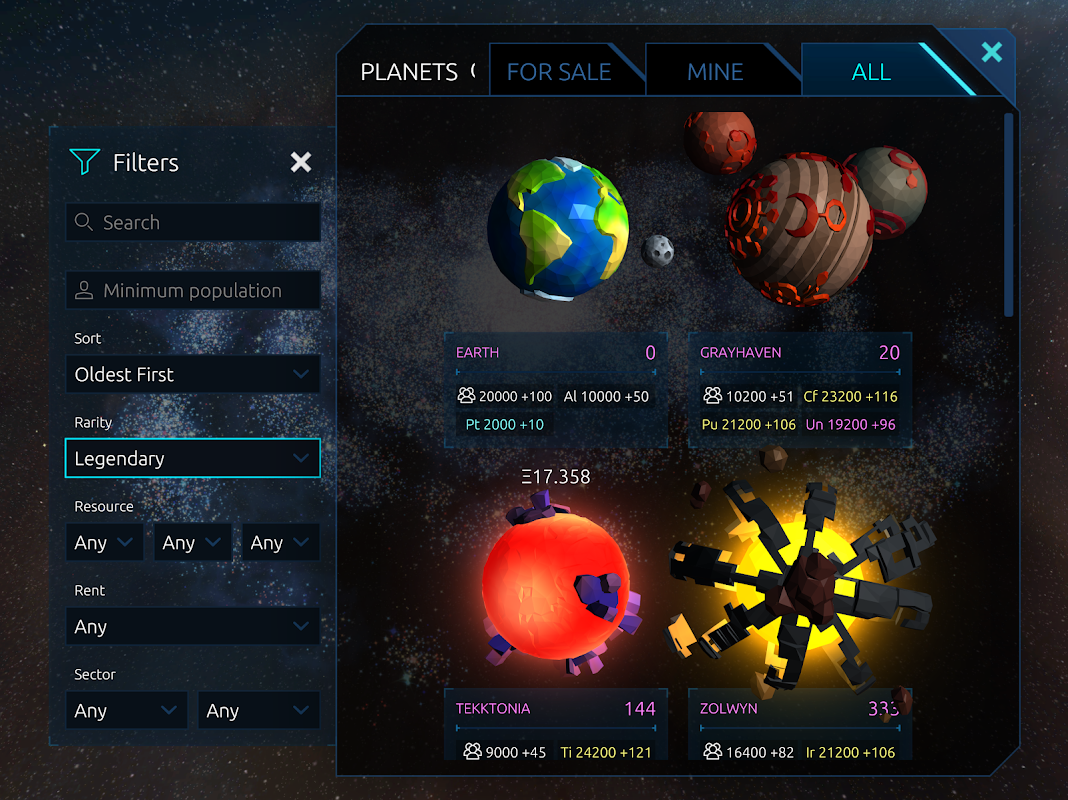Screen dimensions: 1068x800
Task: Select the ALL planets tab
Action: pos(871,72)
